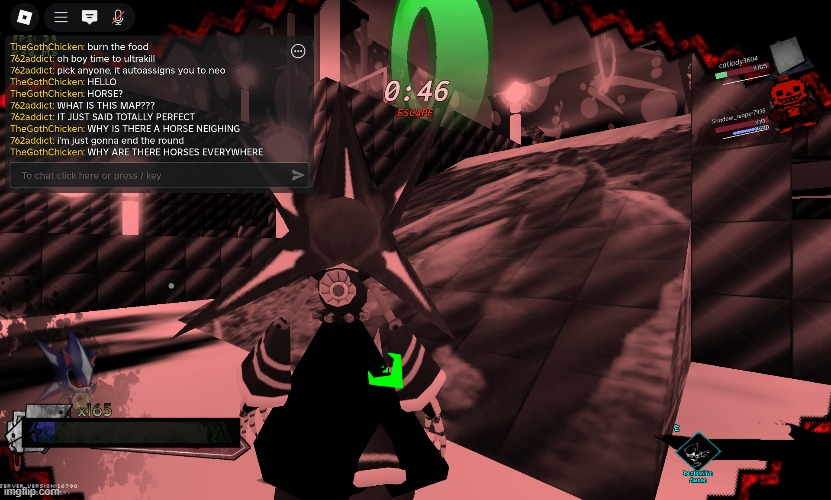Open the chat three-dots options
The height and width of the screenshot is (500, 831).
tap(297, 51)
